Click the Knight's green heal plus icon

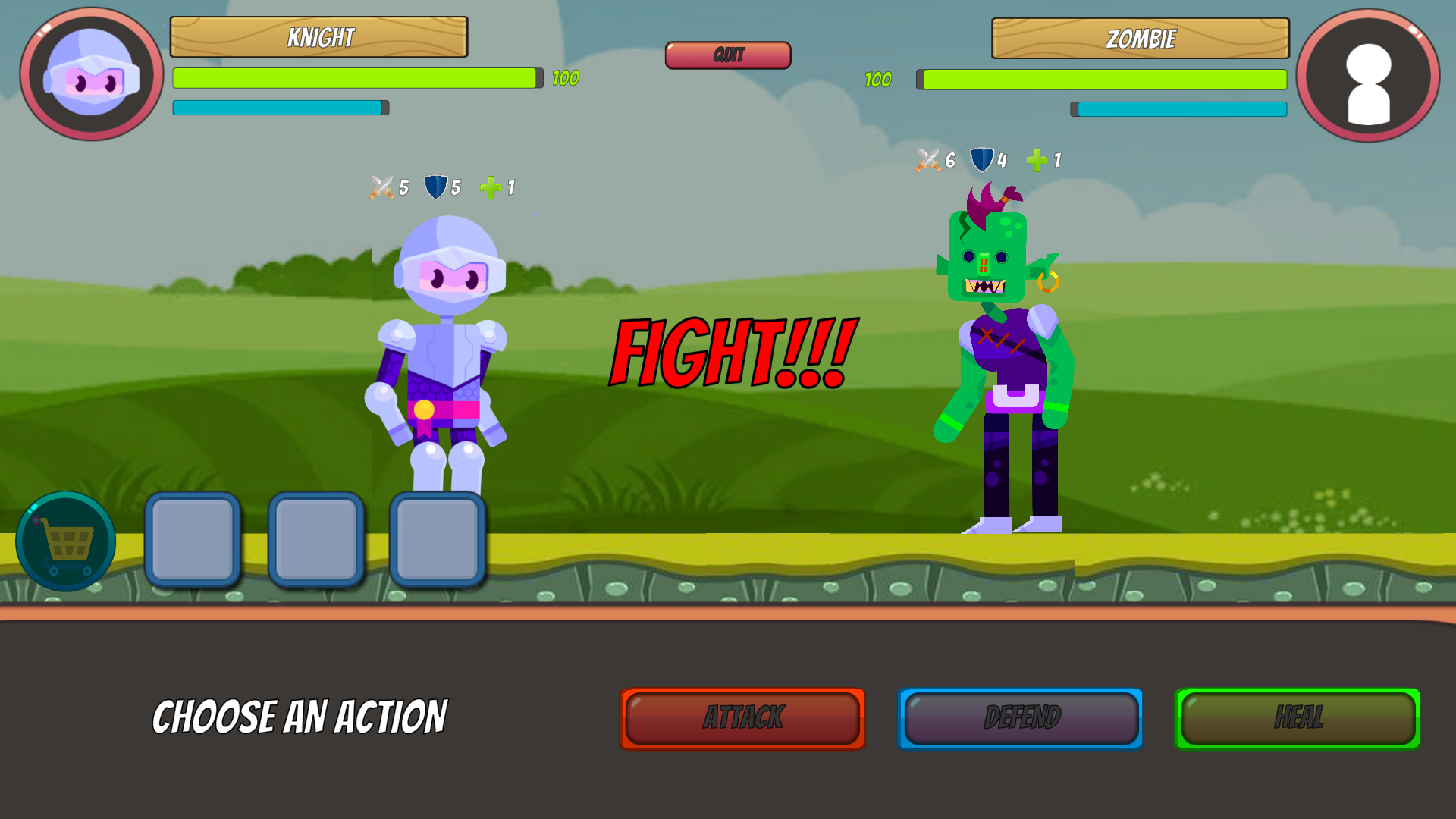click(x=491, y=187)
